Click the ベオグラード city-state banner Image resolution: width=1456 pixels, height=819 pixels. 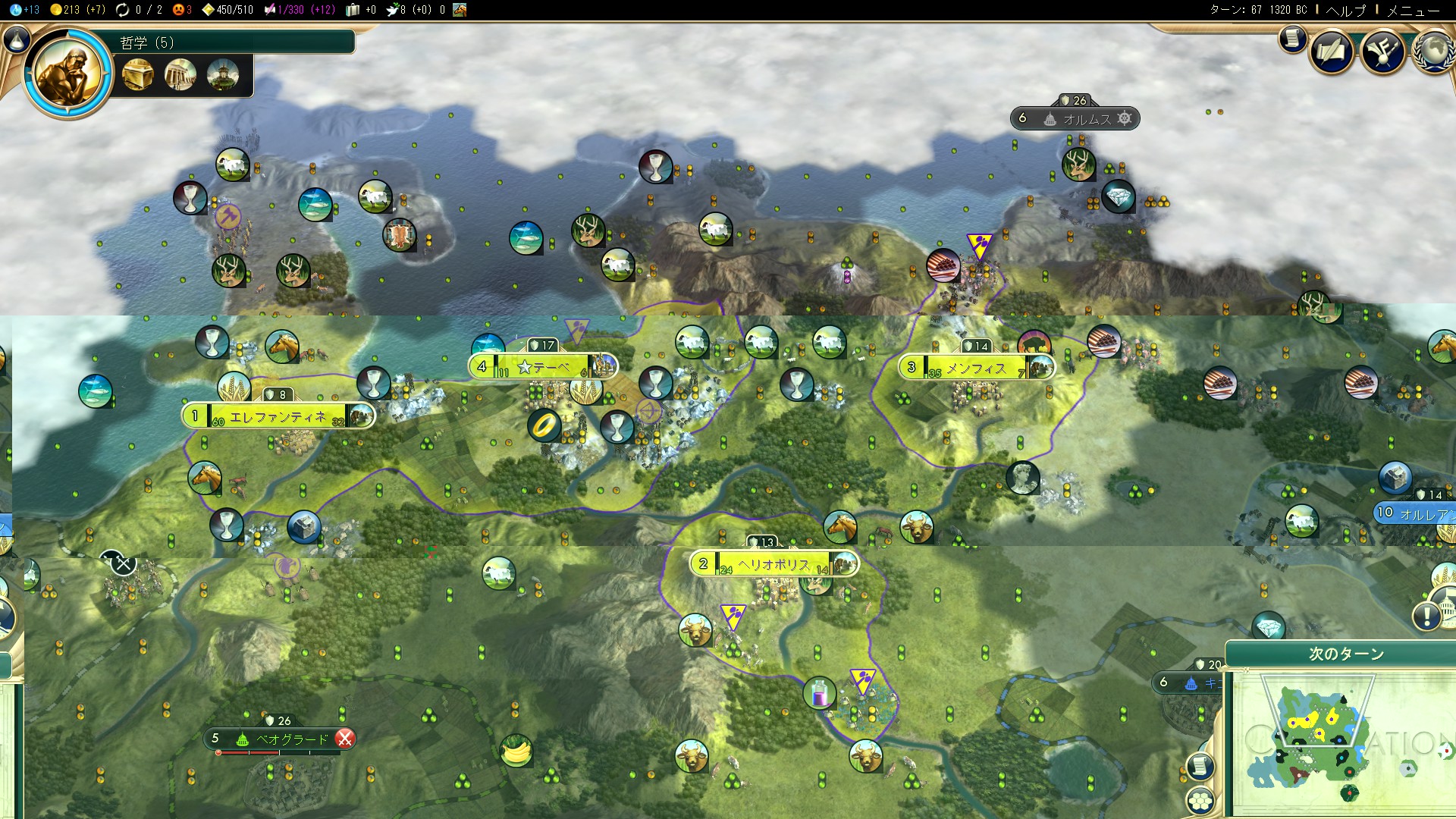292,739
